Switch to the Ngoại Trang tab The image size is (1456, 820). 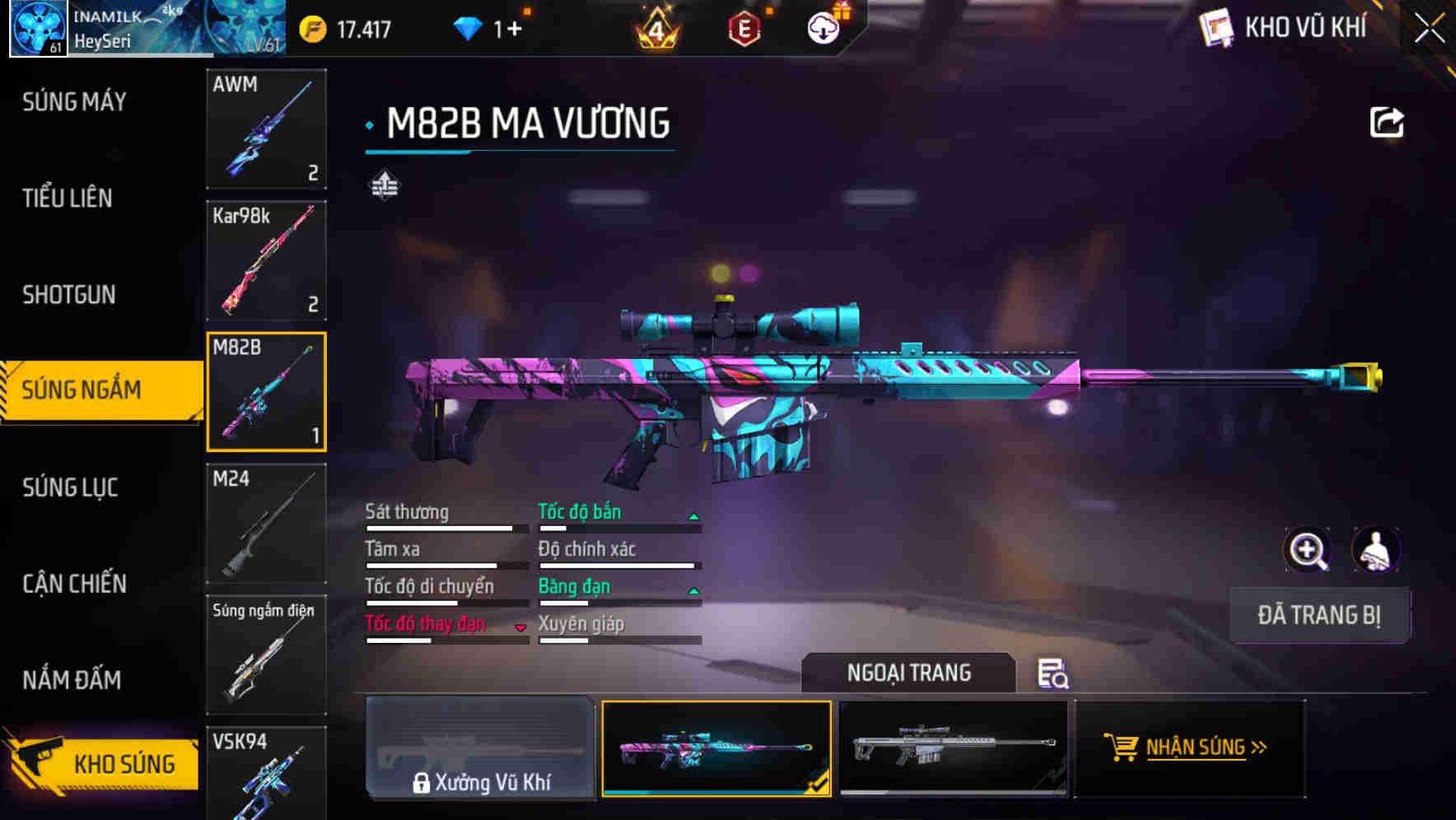[x=908, y=673]
